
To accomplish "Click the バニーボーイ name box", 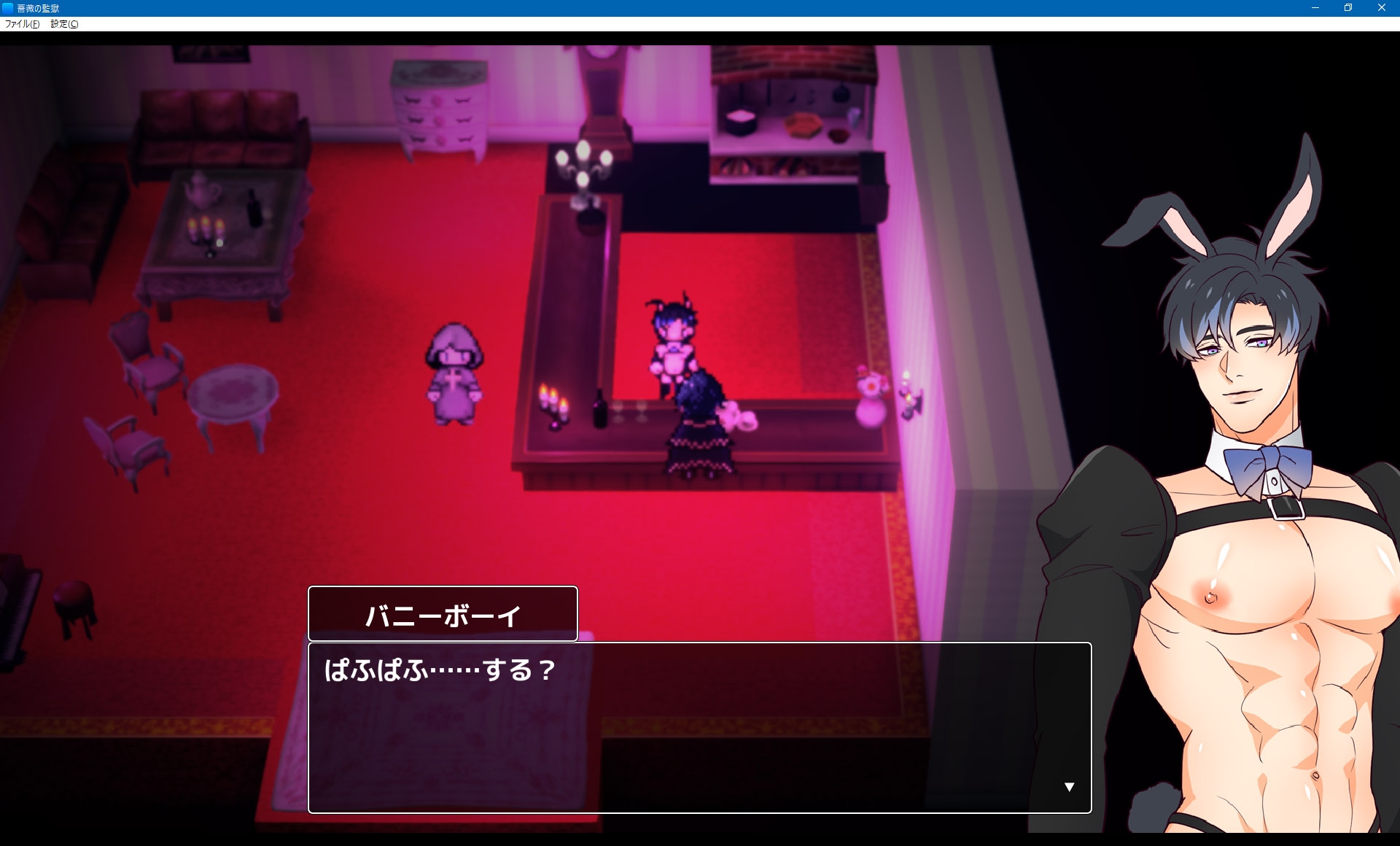I will (x=443, y=613).
